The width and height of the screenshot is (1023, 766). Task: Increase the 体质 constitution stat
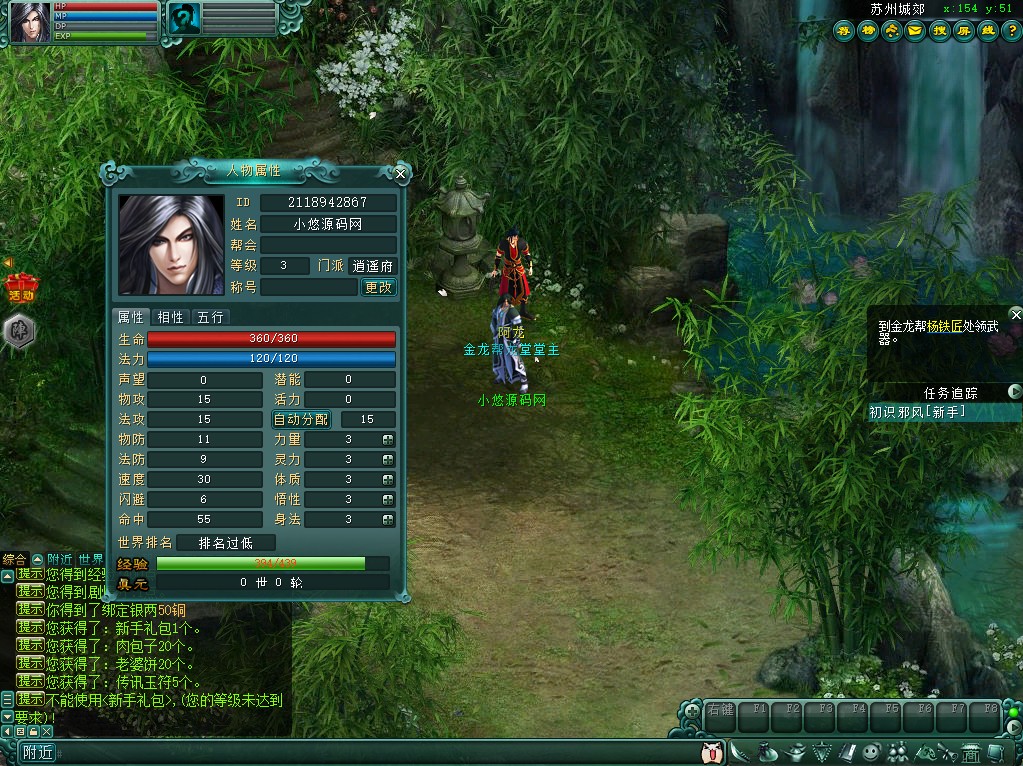(388, 479)
